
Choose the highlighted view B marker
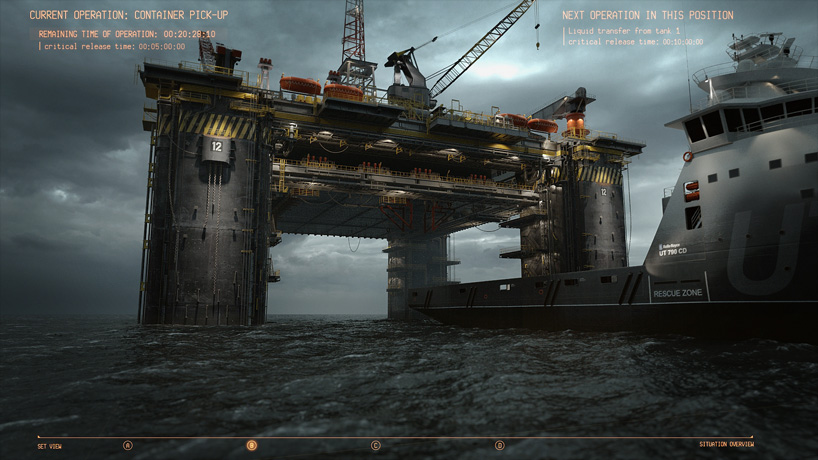pos(252,445)
